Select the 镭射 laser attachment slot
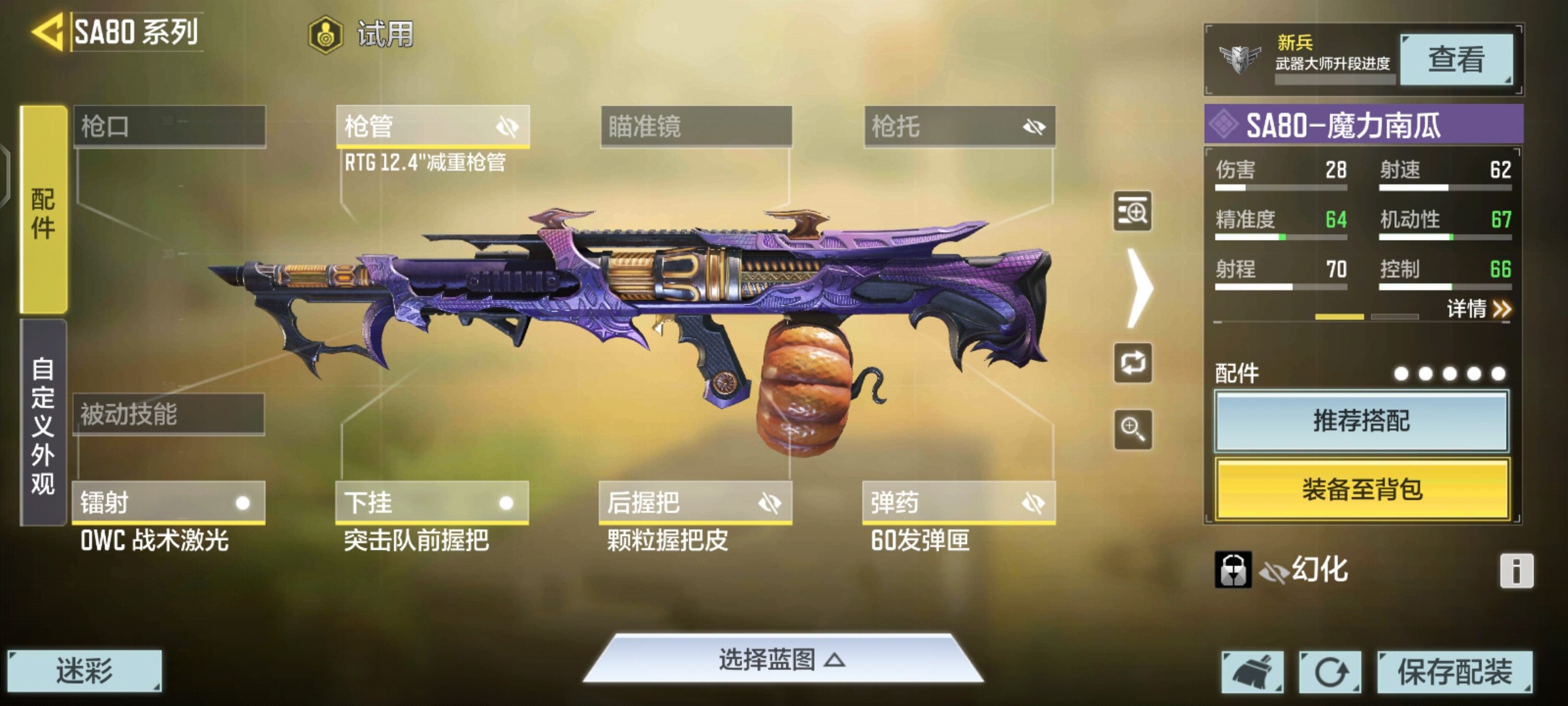This screenshot has height=706, width=1568. point(169,503)
